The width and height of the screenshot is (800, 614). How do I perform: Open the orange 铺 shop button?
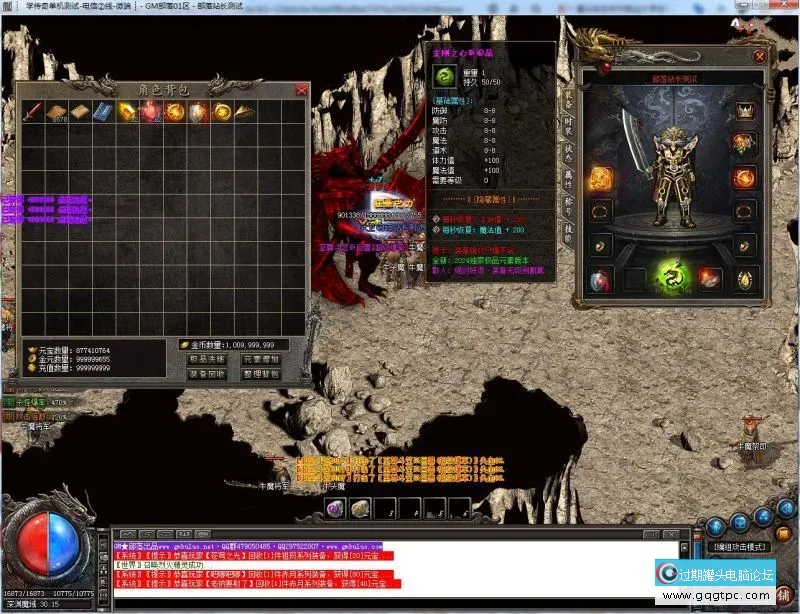(x=784, y=593)
